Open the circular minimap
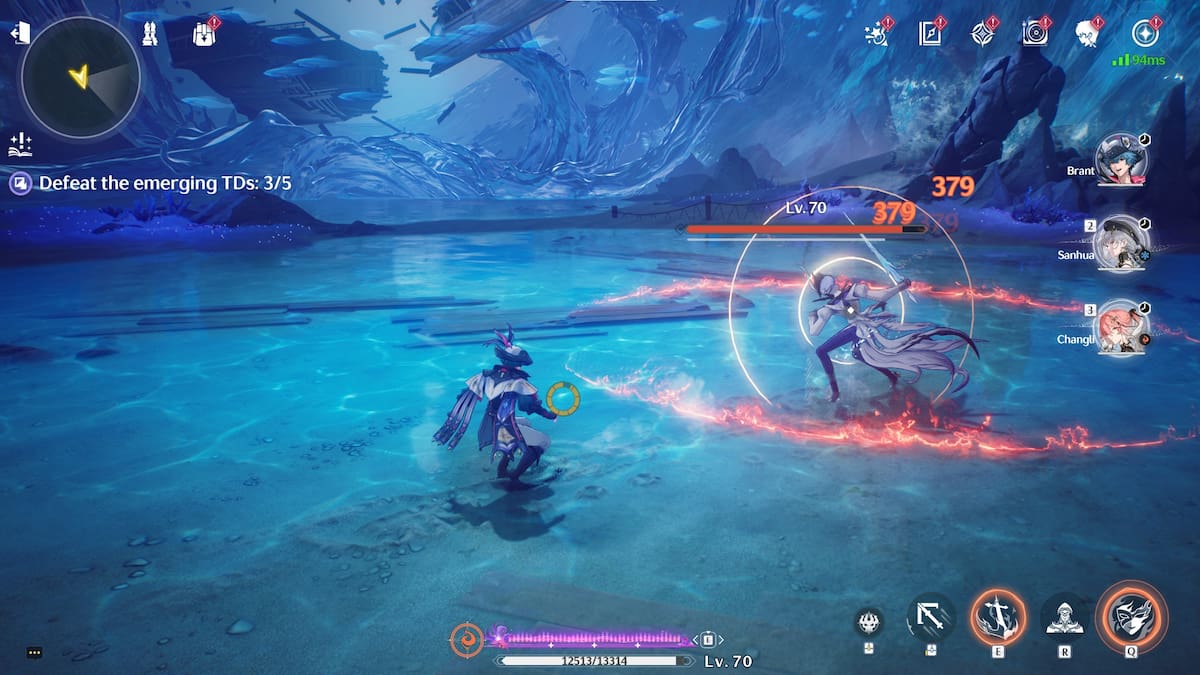 [x=80, y=77]
